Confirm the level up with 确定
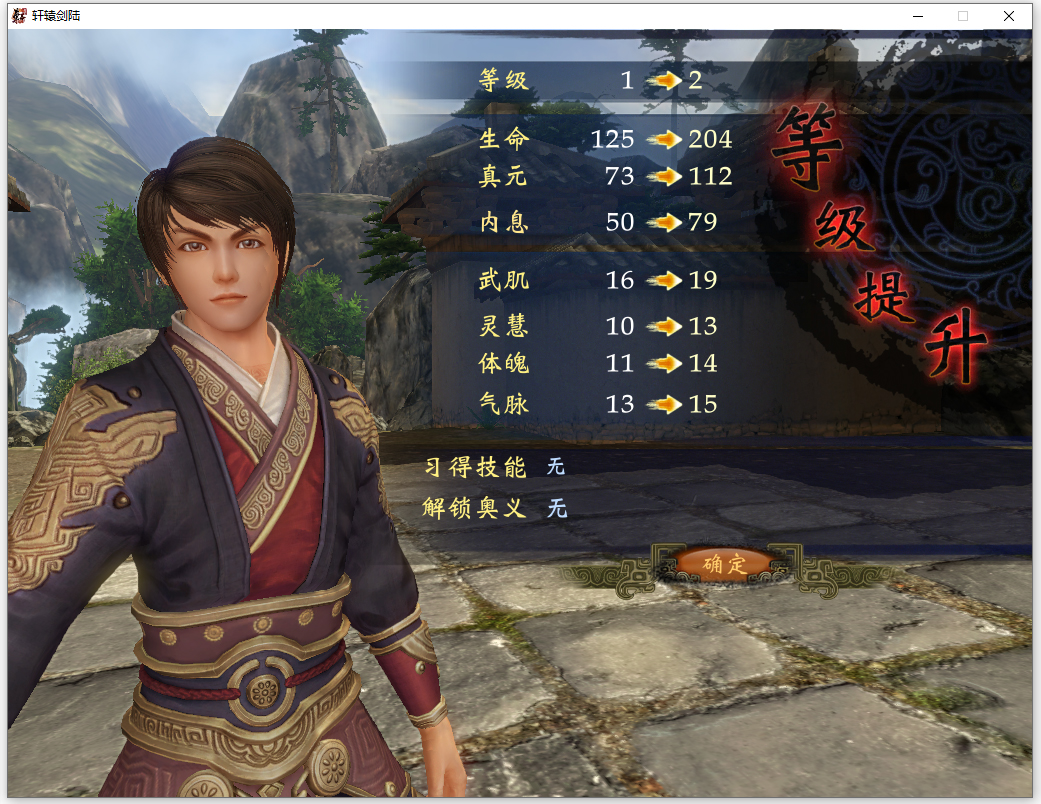This screenshot has width=1041, height=804. pyautogui.click(x=724, y=564)
